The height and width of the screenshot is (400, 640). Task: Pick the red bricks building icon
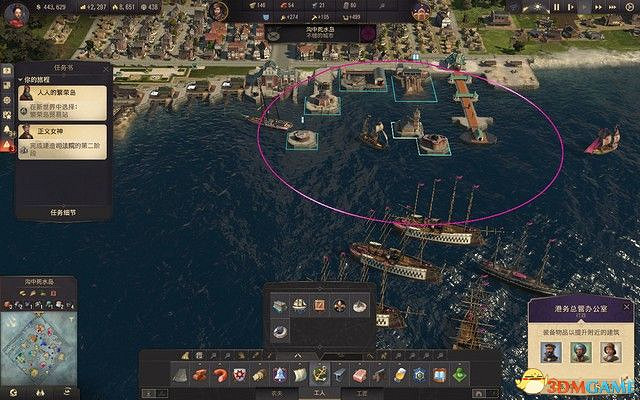pyautogui.click(x=198, y=374)
